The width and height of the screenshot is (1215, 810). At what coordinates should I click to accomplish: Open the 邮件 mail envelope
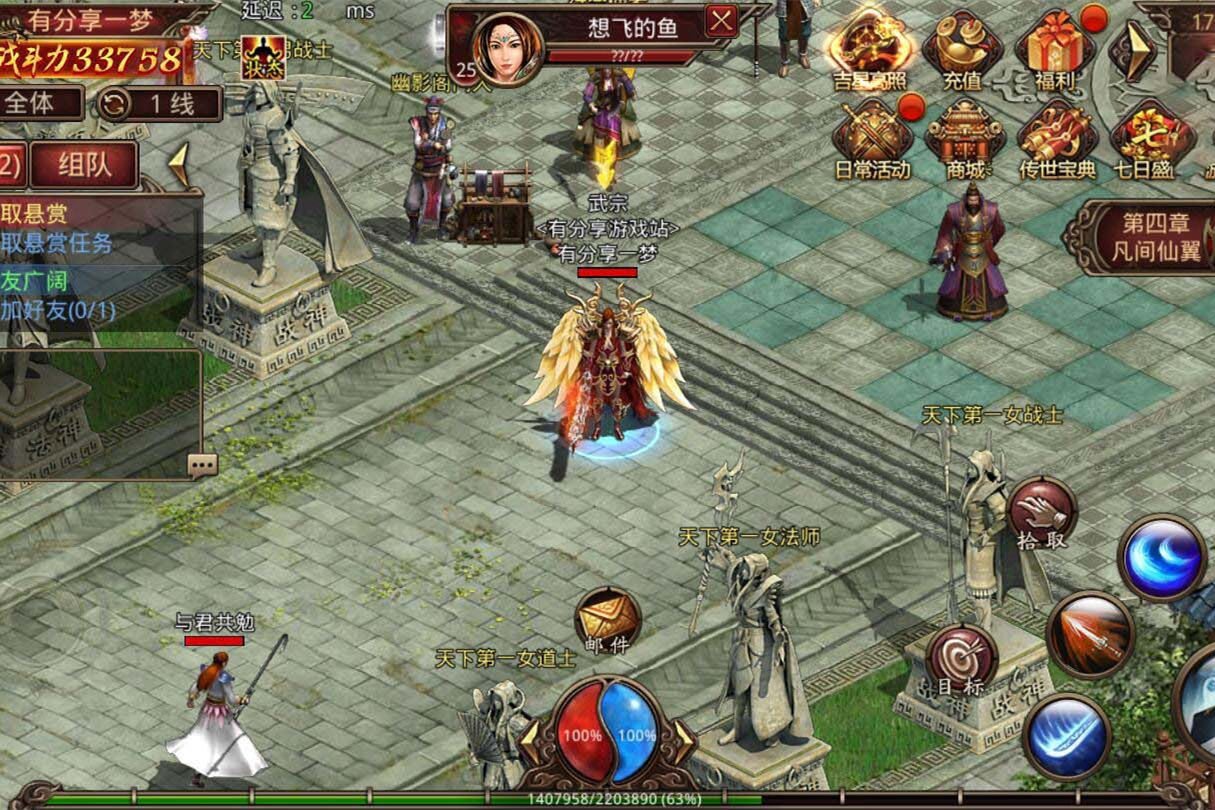pos(607,621)
